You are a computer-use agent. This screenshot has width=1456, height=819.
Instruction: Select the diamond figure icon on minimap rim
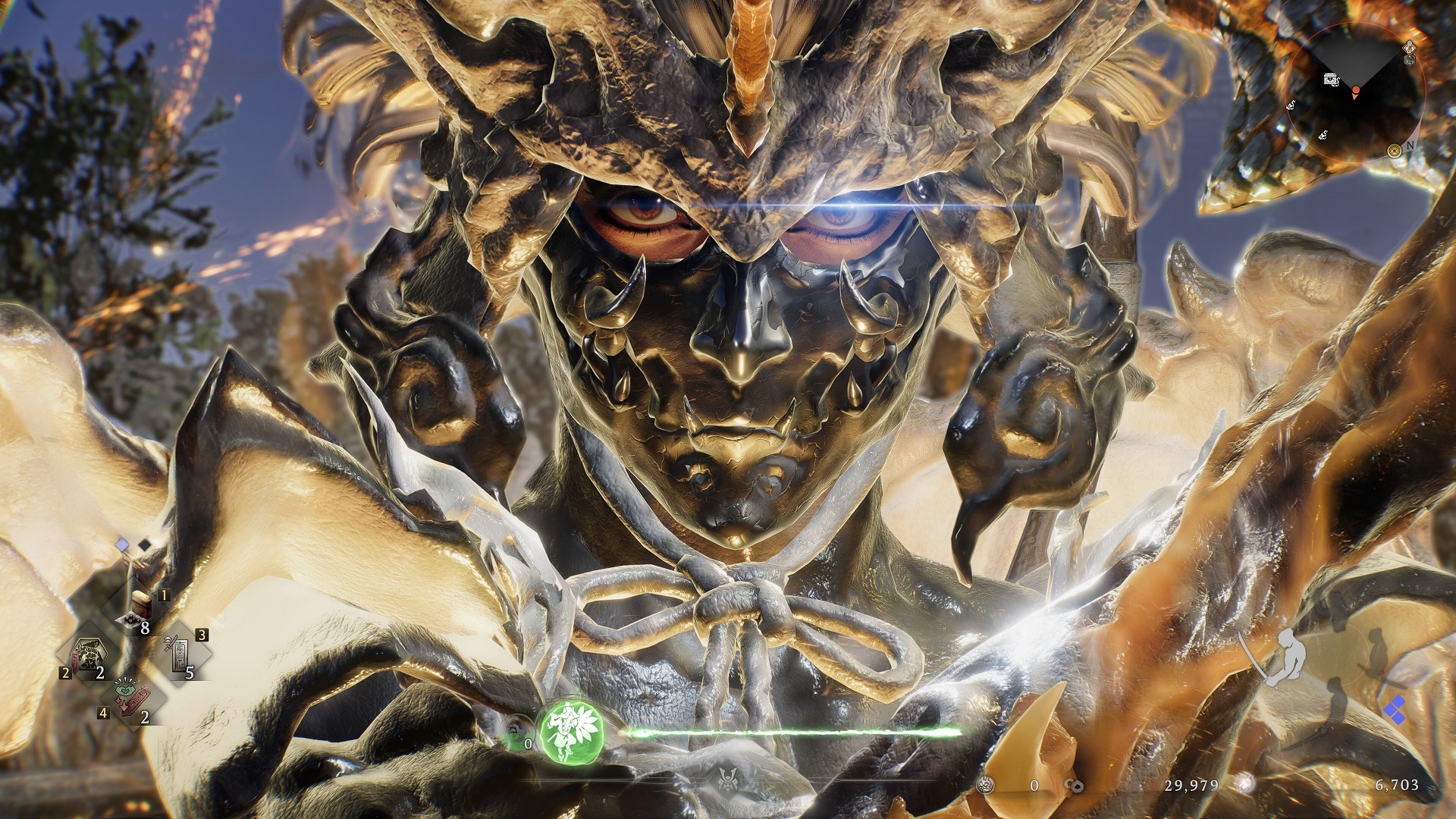coord(1409,45)
